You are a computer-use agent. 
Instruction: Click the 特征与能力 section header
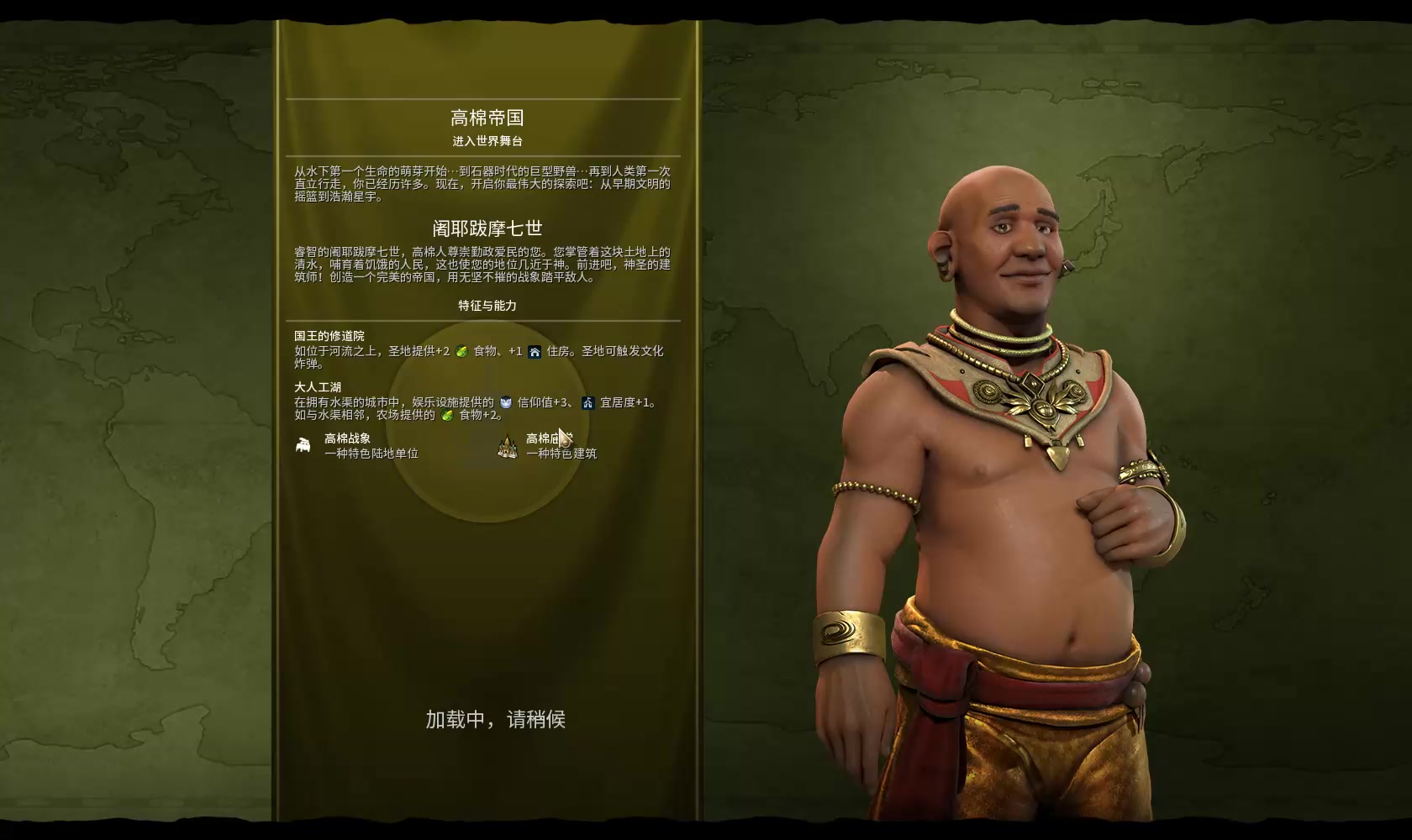tap(486, 306)
